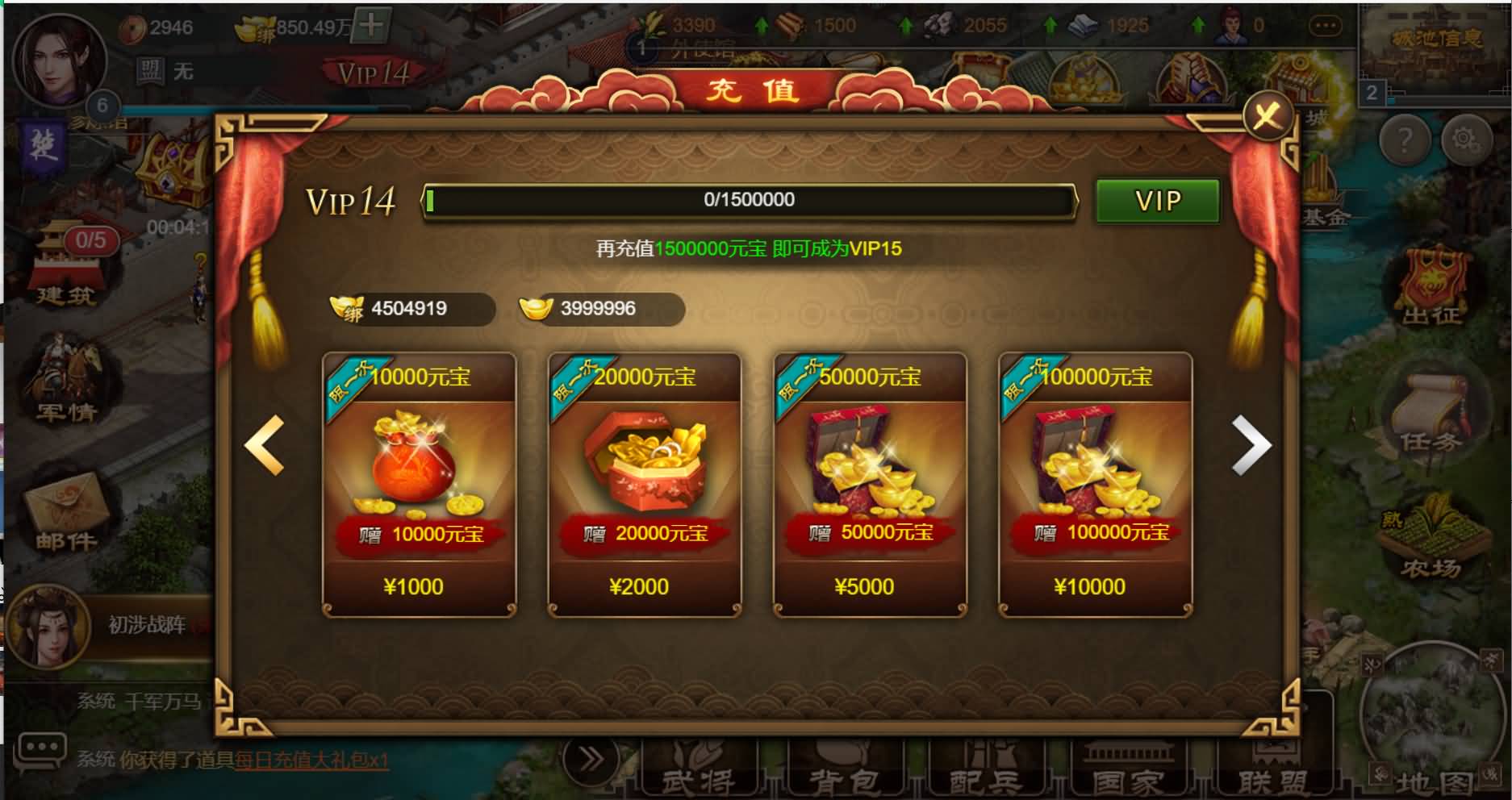Screen dimensions: 1512x800
Task: Open the 邮件 mail envelope
Action: tap(67, 513)
